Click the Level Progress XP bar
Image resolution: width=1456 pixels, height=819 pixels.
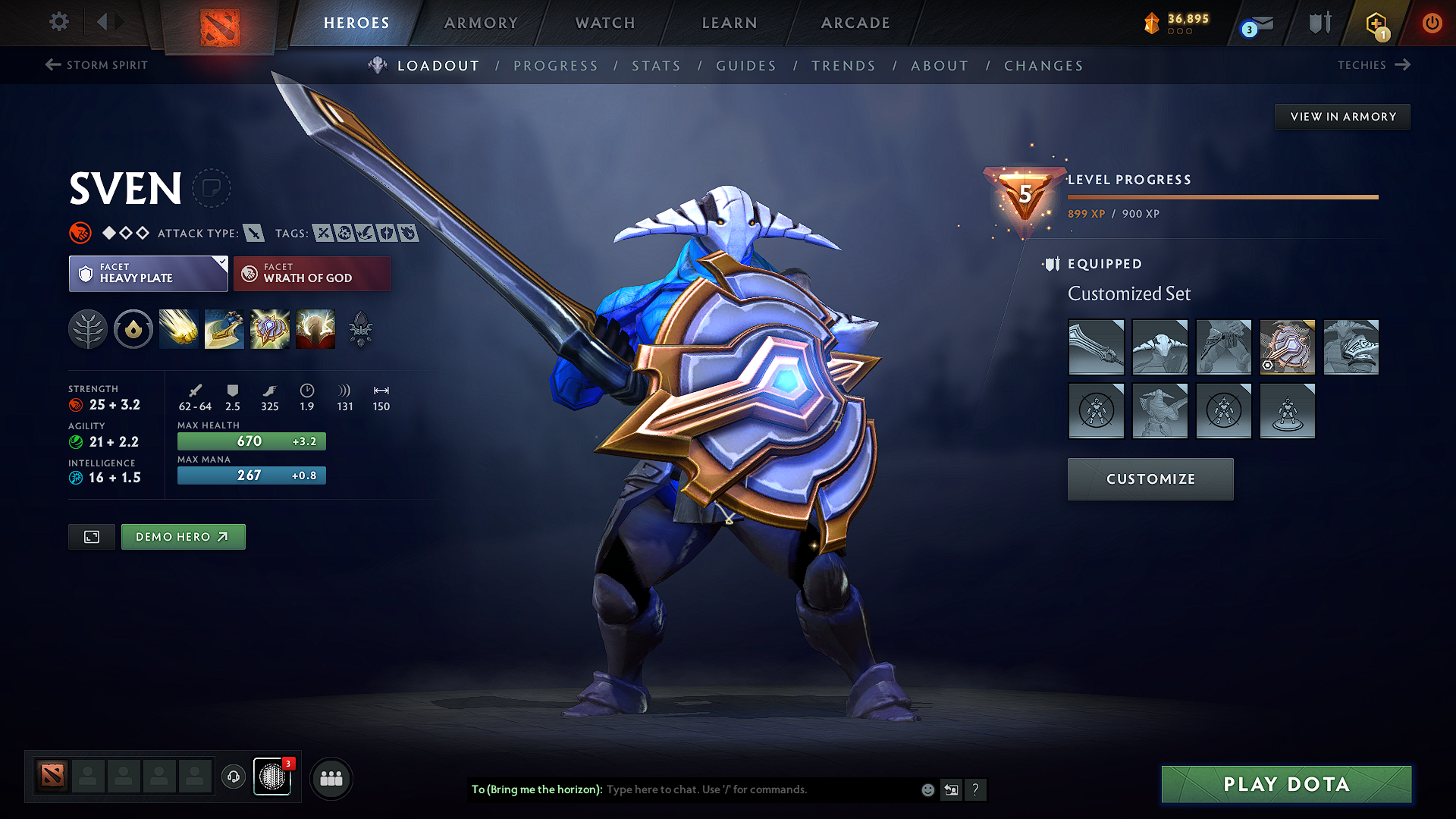tap(1222, 197)
